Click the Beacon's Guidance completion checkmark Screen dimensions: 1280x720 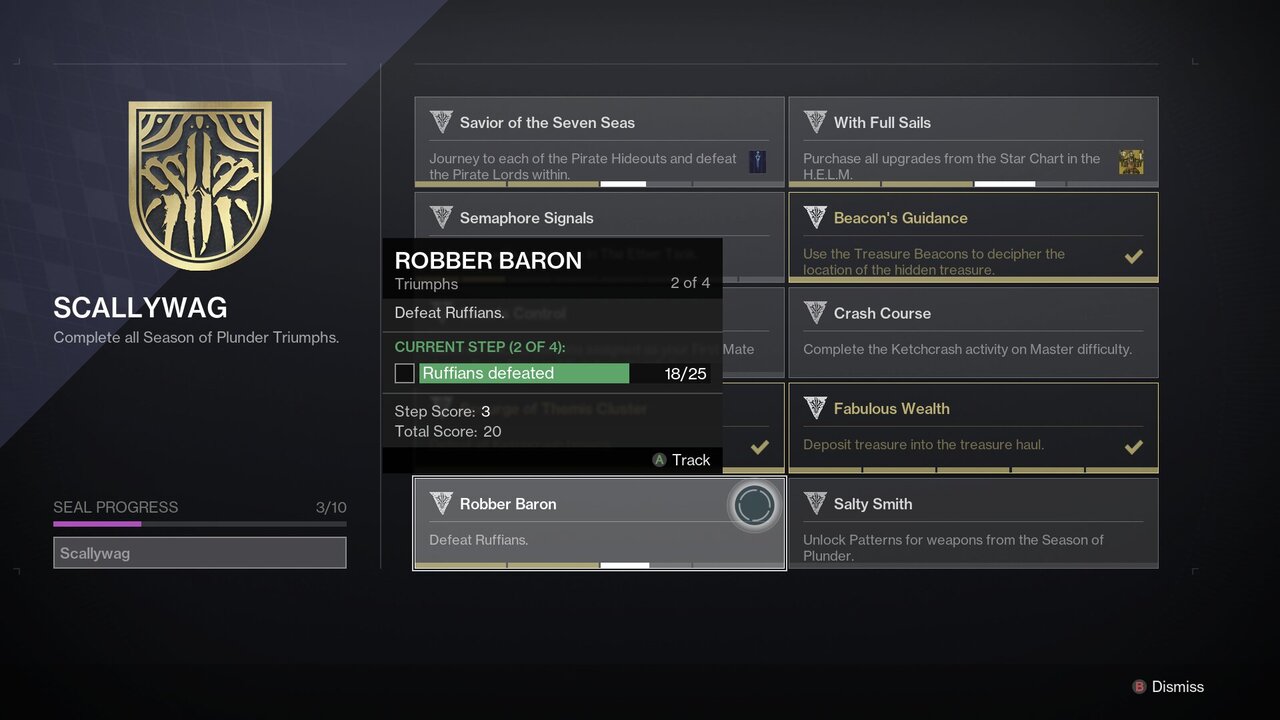point(1134,256)
